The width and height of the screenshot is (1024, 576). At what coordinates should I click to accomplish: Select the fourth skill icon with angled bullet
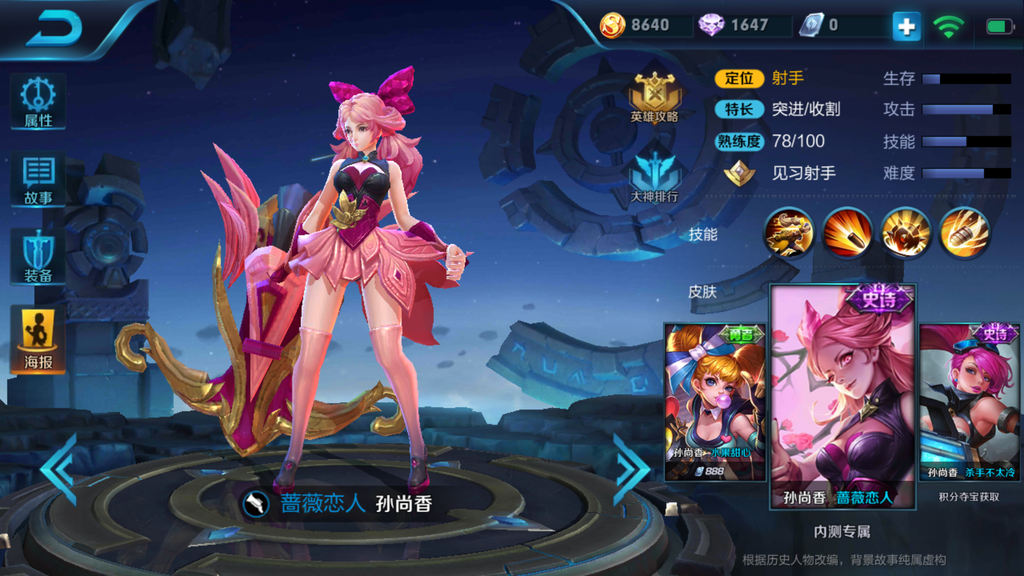[964, 233]
